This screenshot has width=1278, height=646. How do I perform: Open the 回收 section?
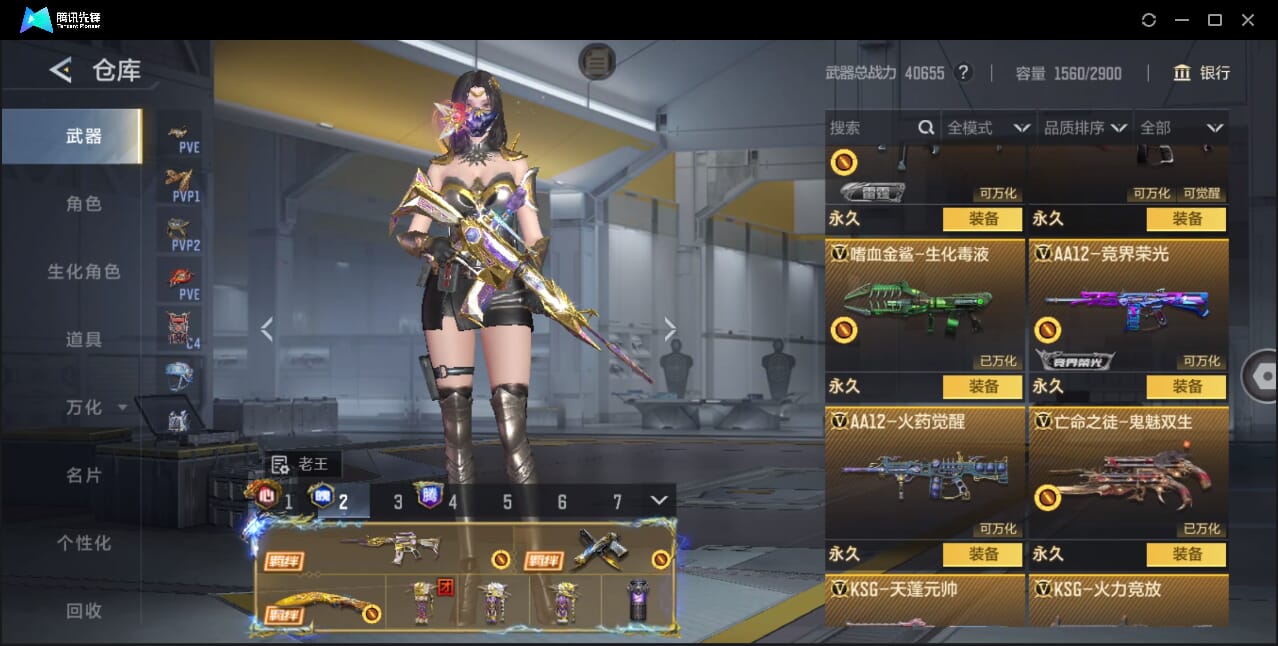pos(84,610)
